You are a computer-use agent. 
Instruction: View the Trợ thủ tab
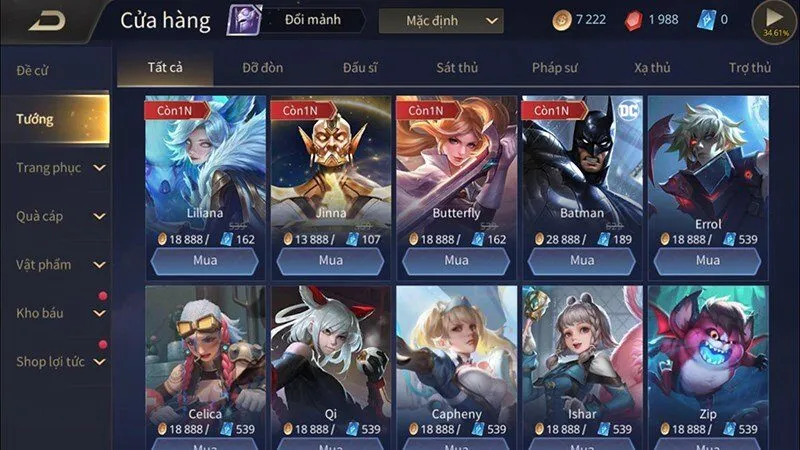[749, 68]
